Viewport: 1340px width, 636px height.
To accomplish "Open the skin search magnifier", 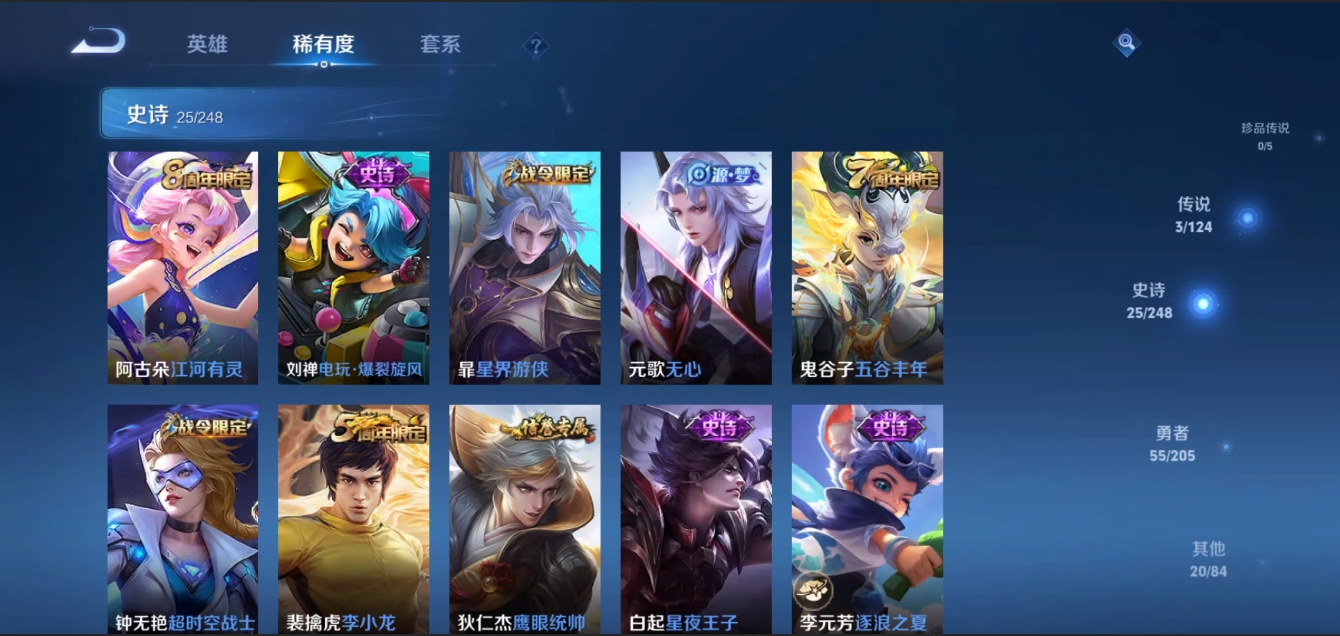I will pyautogui.click(x=1127, y=42).
